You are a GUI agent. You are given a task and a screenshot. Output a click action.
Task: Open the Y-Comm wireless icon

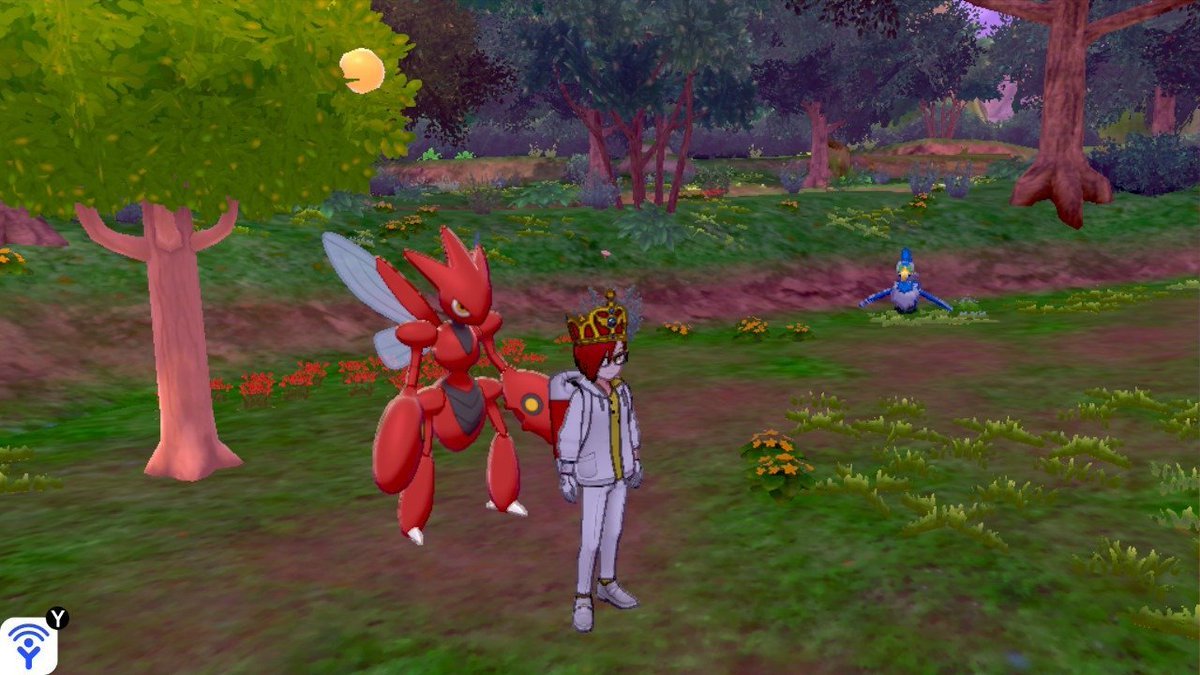tap(28, 645)
